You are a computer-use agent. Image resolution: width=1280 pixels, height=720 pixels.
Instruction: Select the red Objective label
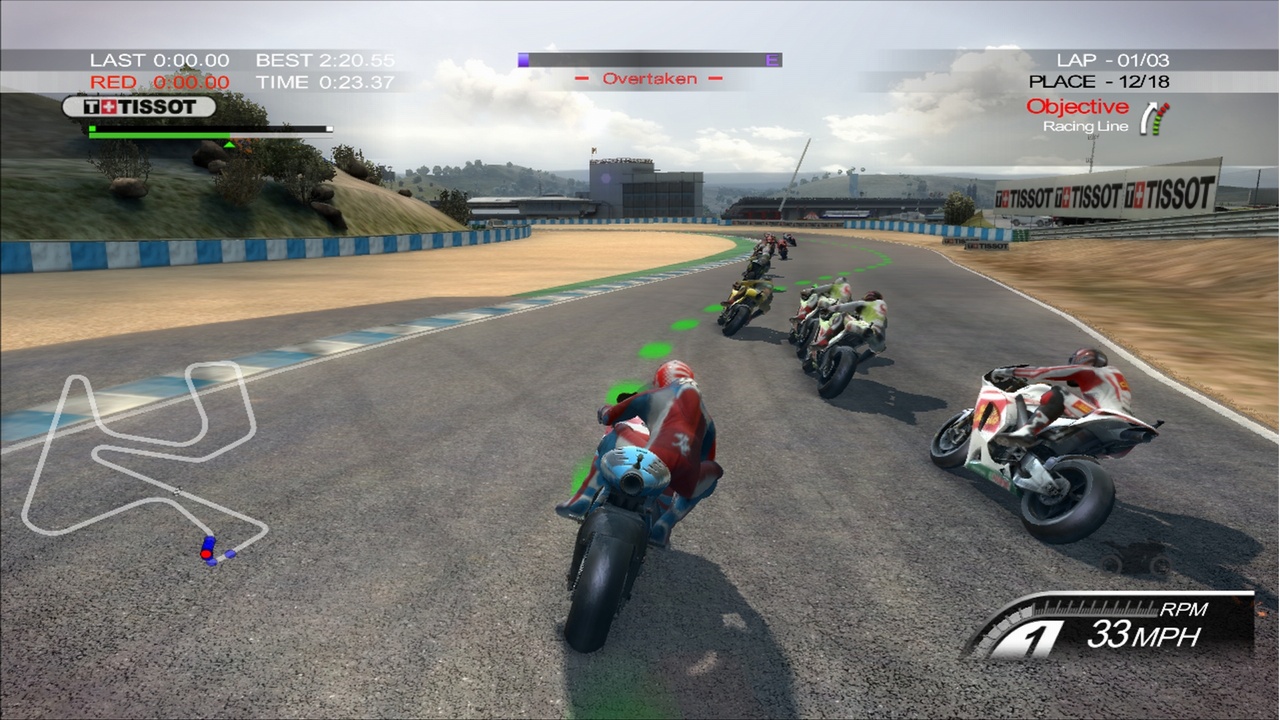[1080, 106]
